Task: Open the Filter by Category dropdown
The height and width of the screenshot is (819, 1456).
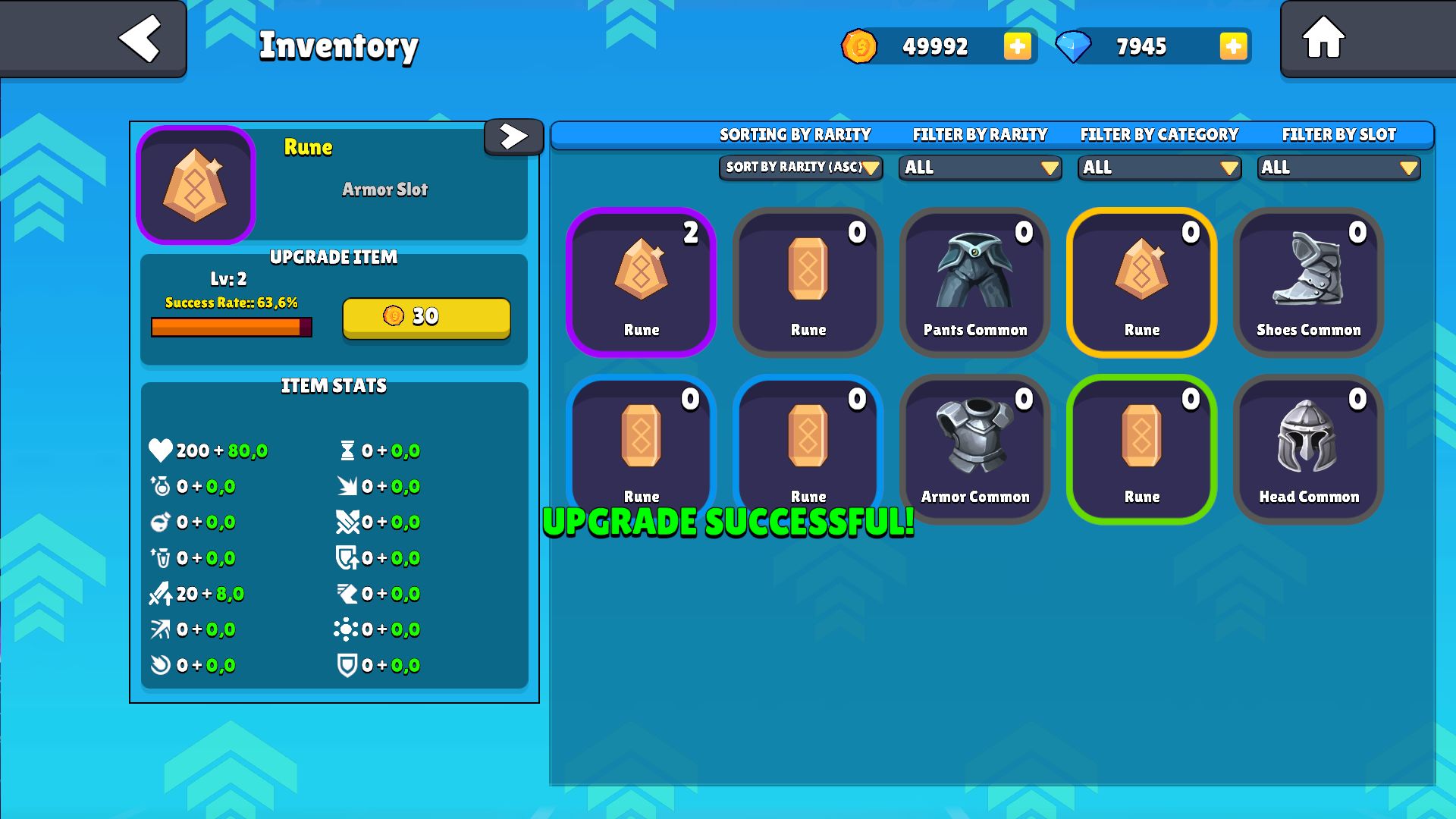Action: click(x=1159, y=168)
